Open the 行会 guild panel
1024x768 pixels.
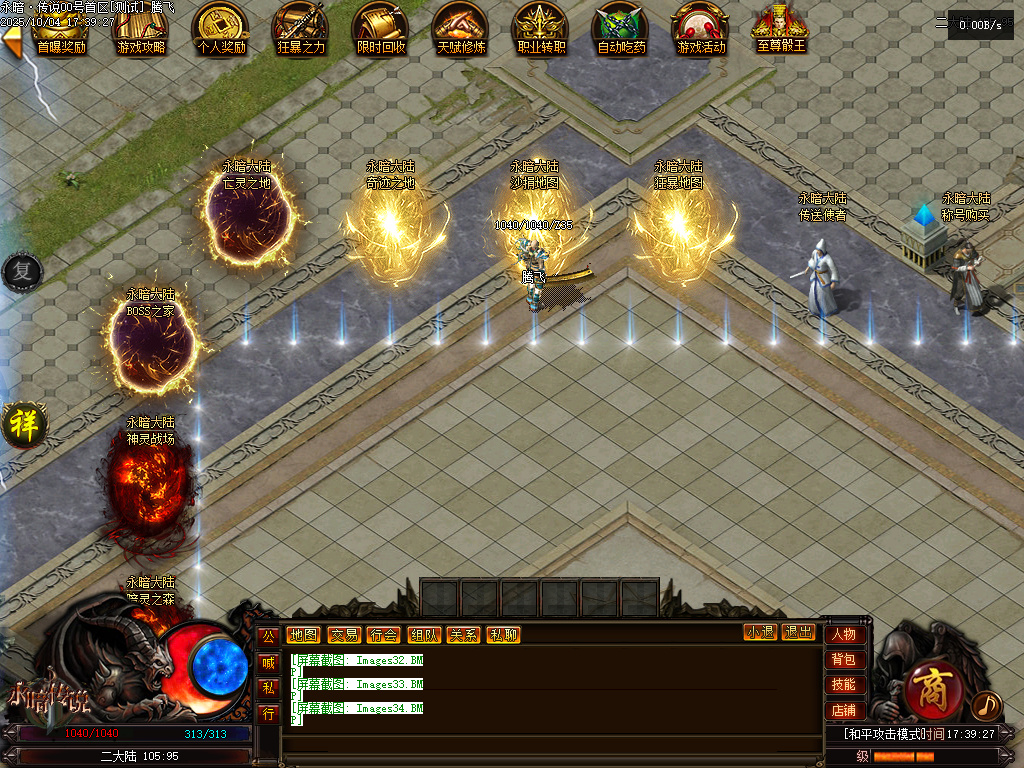click(x=383, y=634)
